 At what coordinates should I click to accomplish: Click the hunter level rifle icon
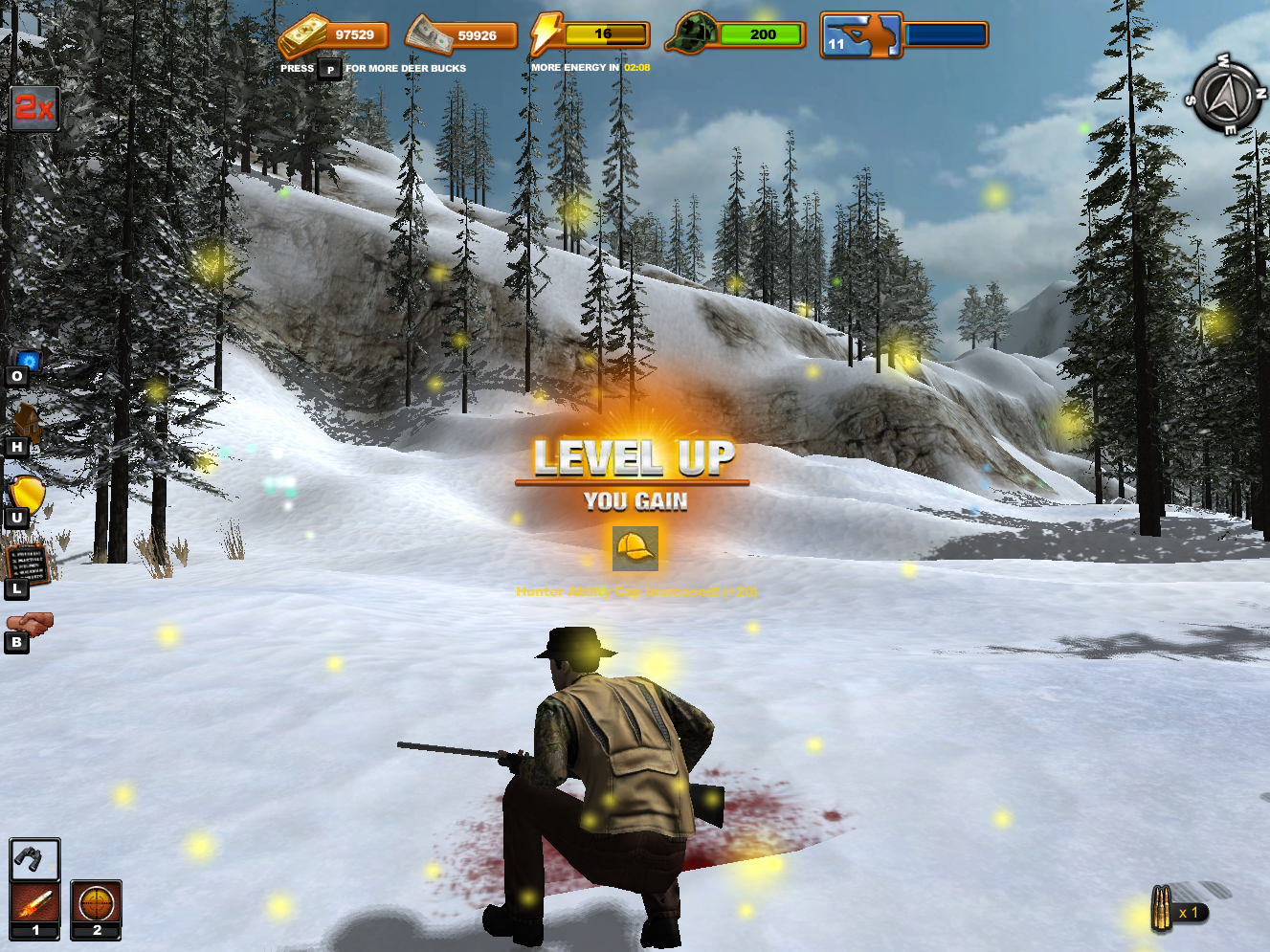pyautogui.click(x=861, y=35)
